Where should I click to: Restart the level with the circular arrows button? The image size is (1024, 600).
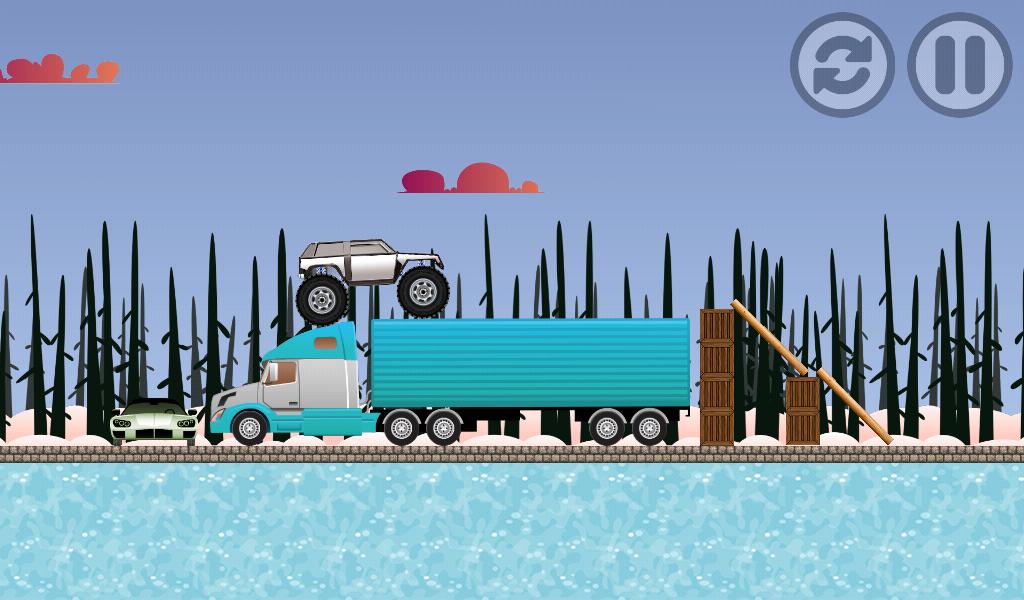[842, 65]
